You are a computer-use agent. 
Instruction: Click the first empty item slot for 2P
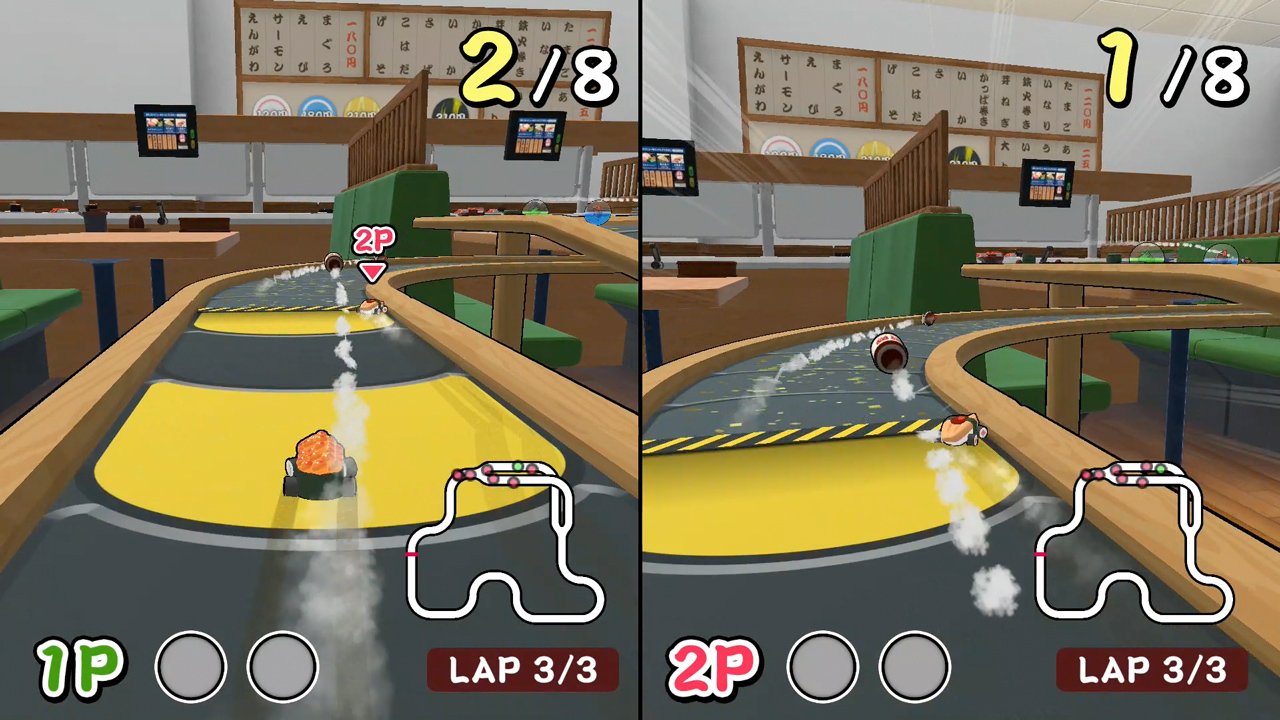coord(822,666)
